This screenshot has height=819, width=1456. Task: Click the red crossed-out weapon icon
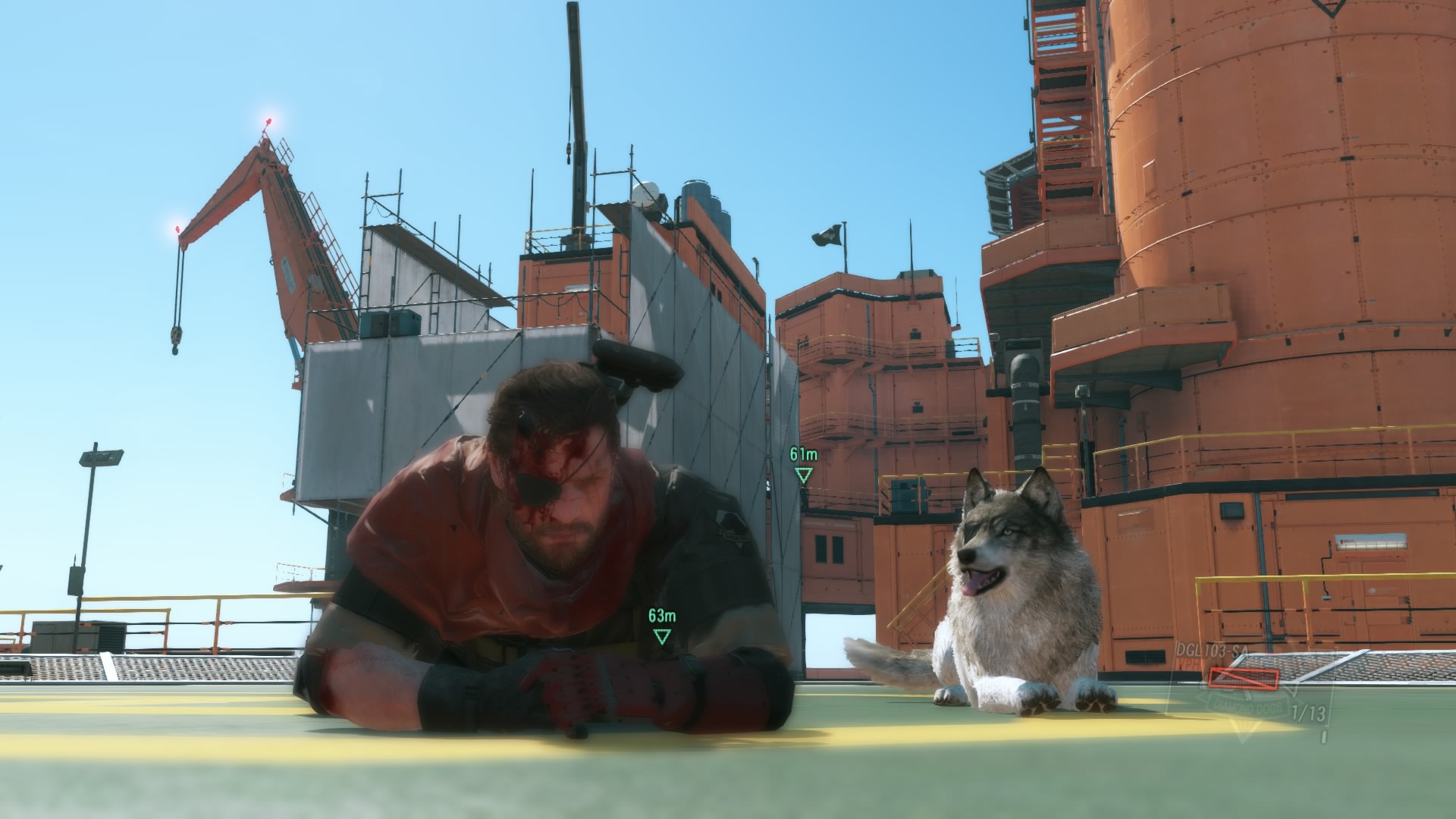point(1244,677)
